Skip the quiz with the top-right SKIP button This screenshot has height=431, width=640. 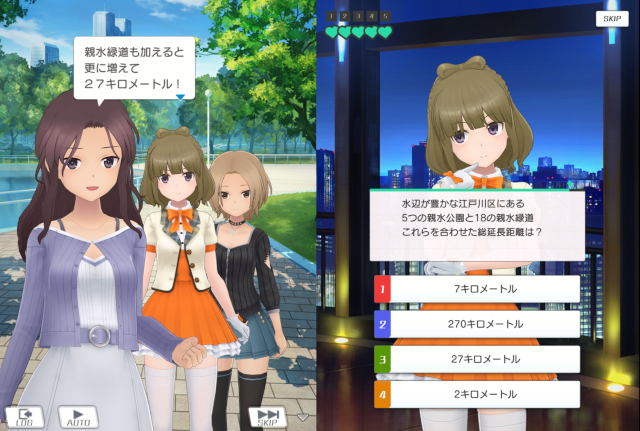[x=608, y=19]
